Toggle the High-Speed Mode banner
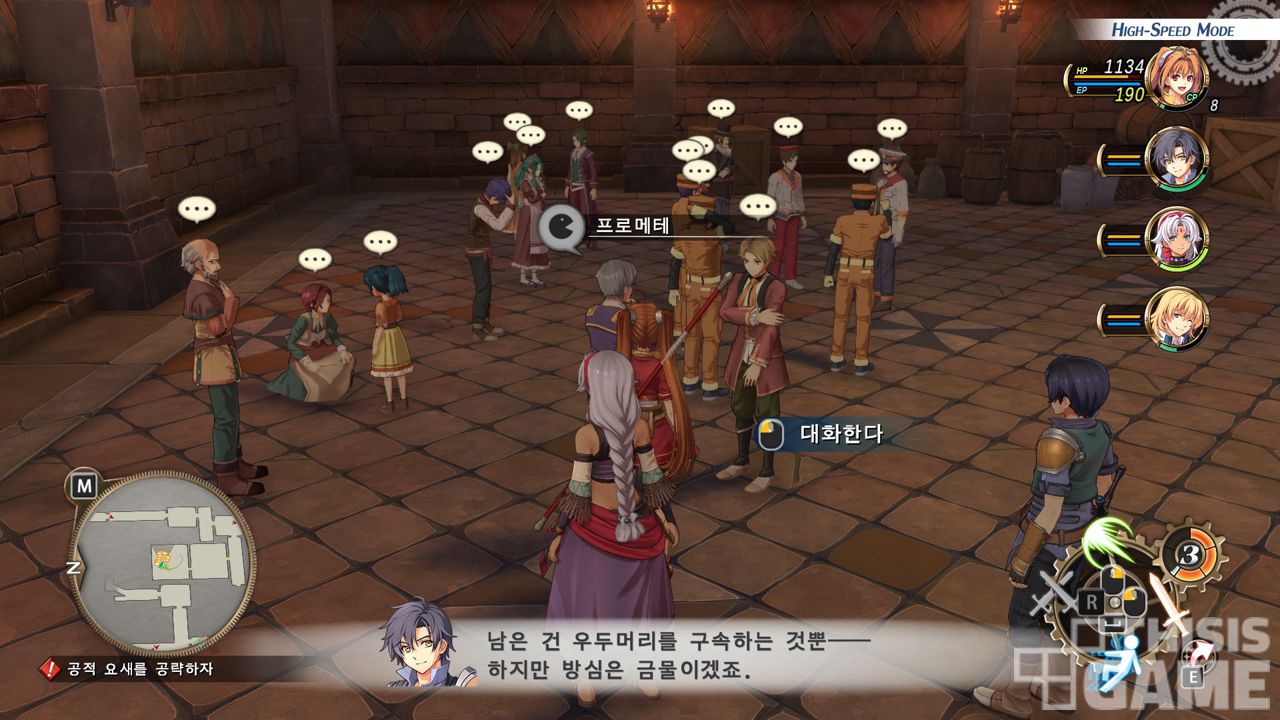Viewport: 1280px width, 720px height. coord(1172,30)
